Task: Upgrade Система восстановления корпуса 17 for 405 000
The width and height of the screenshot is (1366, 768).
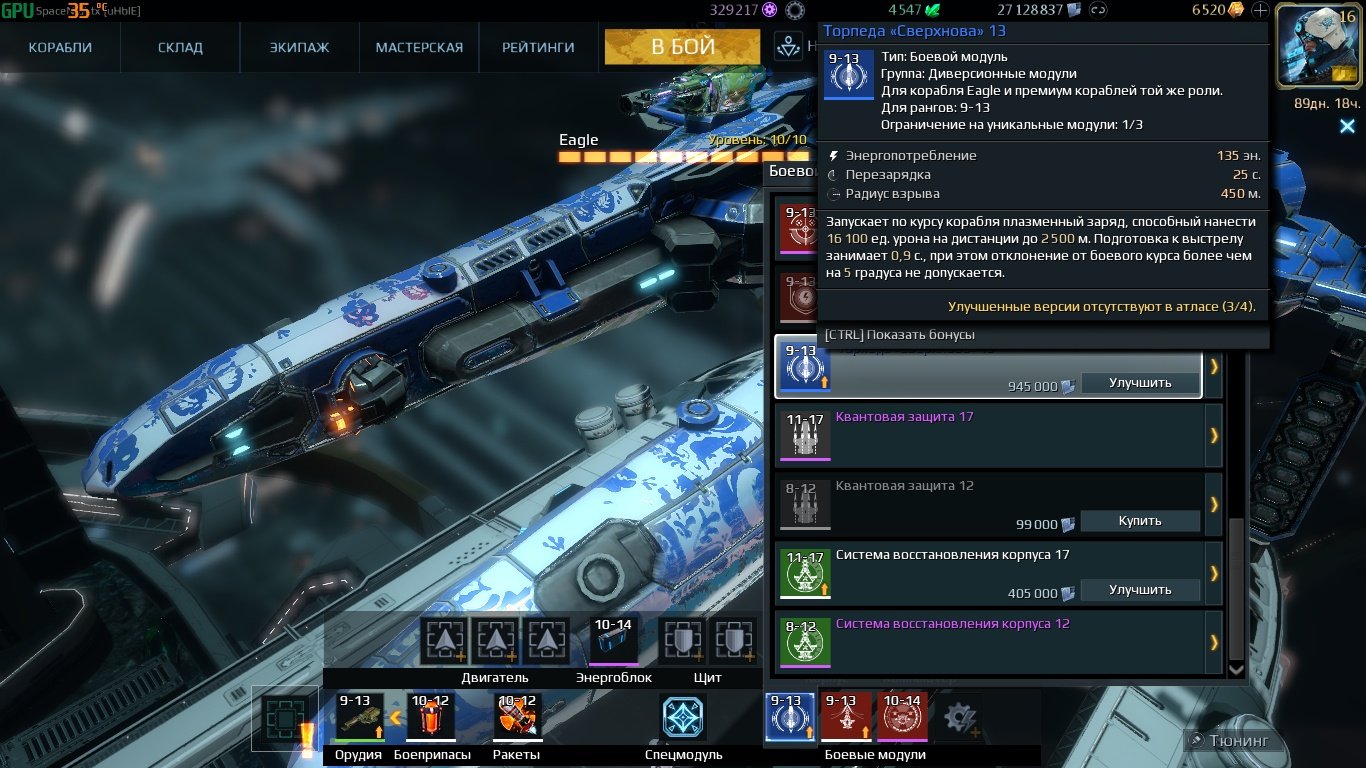Action: (1140, 590)
